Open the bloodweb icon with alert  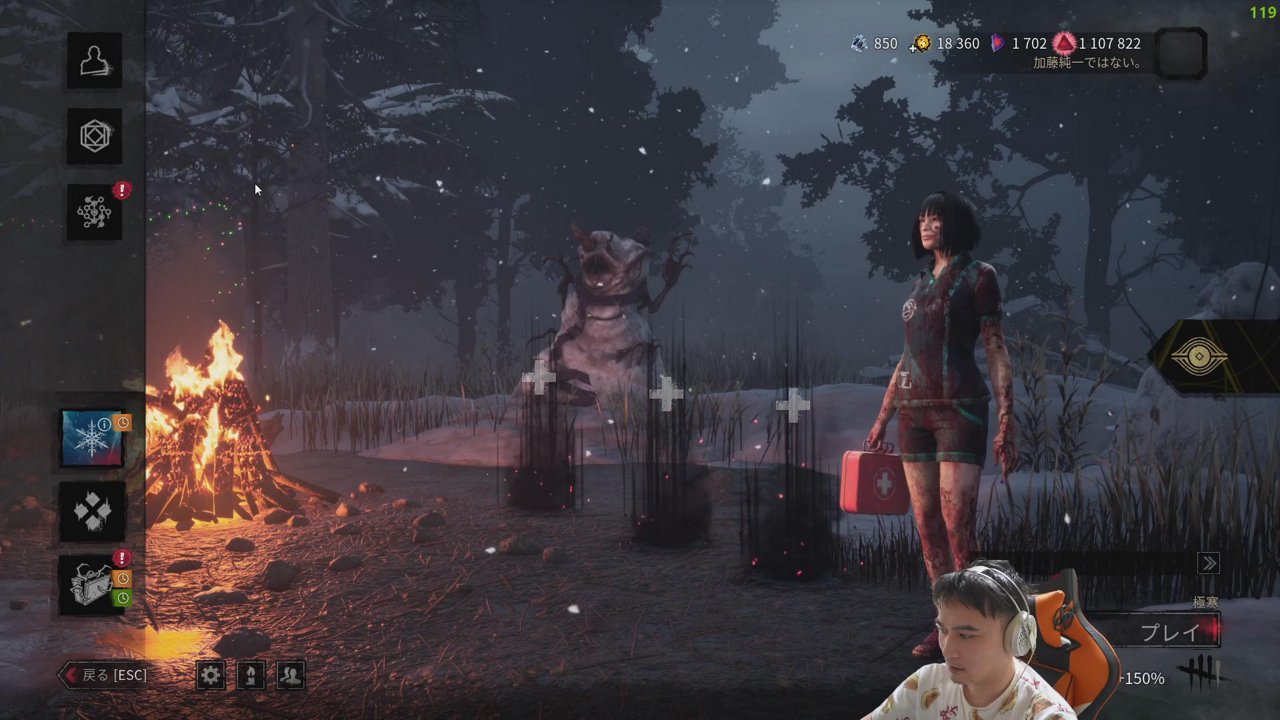(95, 211)
